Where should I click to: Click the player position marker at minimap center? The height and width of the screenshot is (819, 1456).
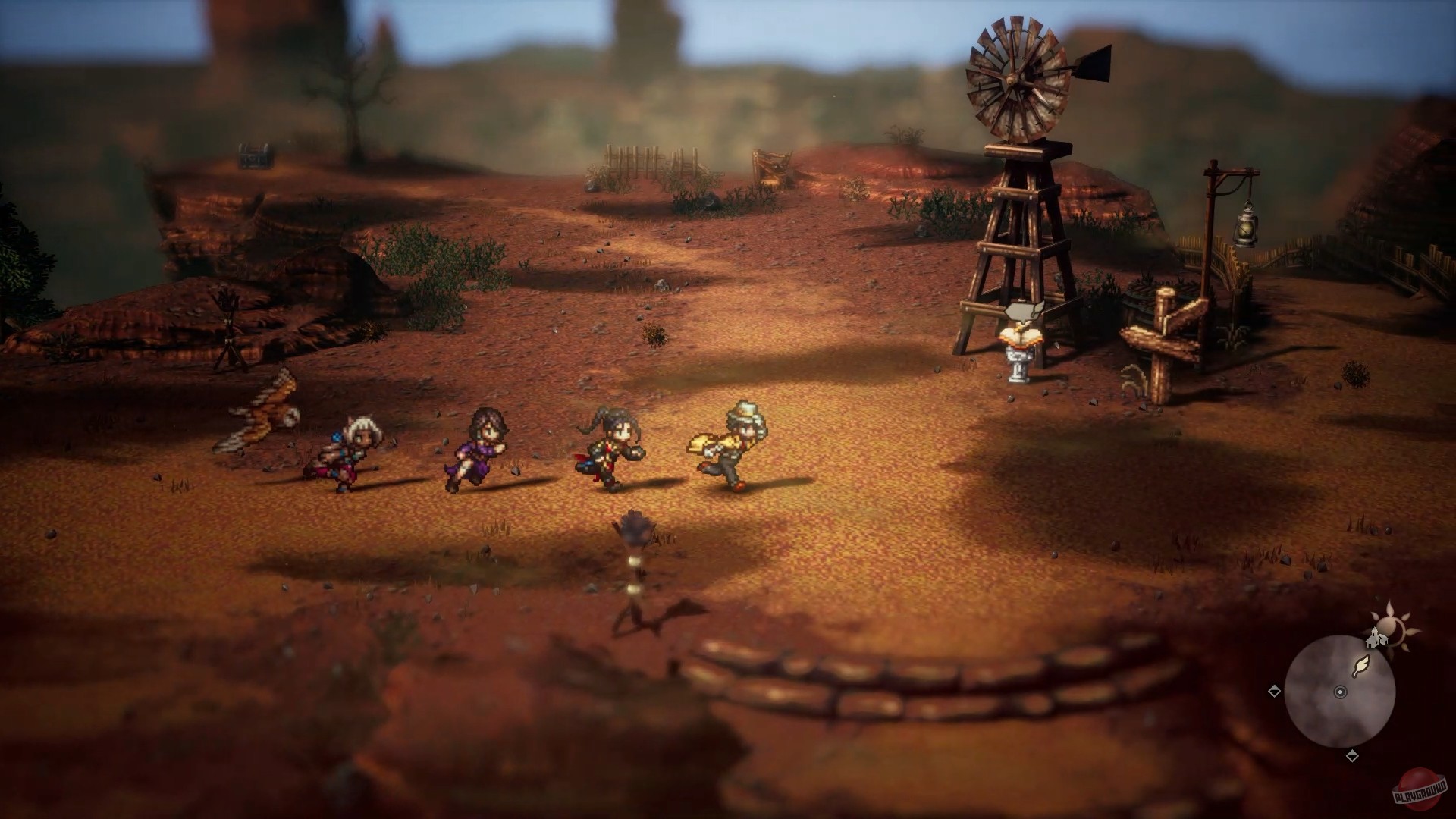pos(1340,692)
